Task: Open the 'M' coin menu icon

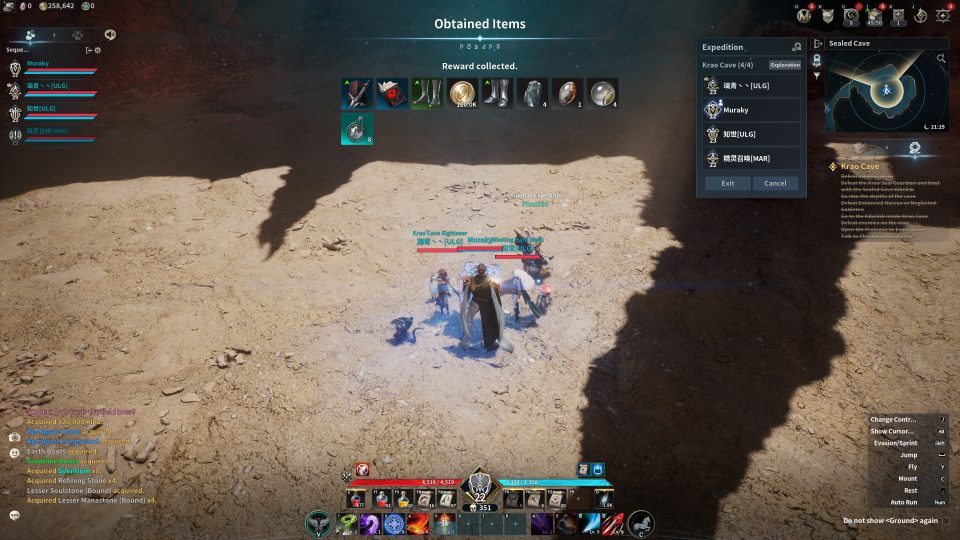Action: tap(804, 15)
